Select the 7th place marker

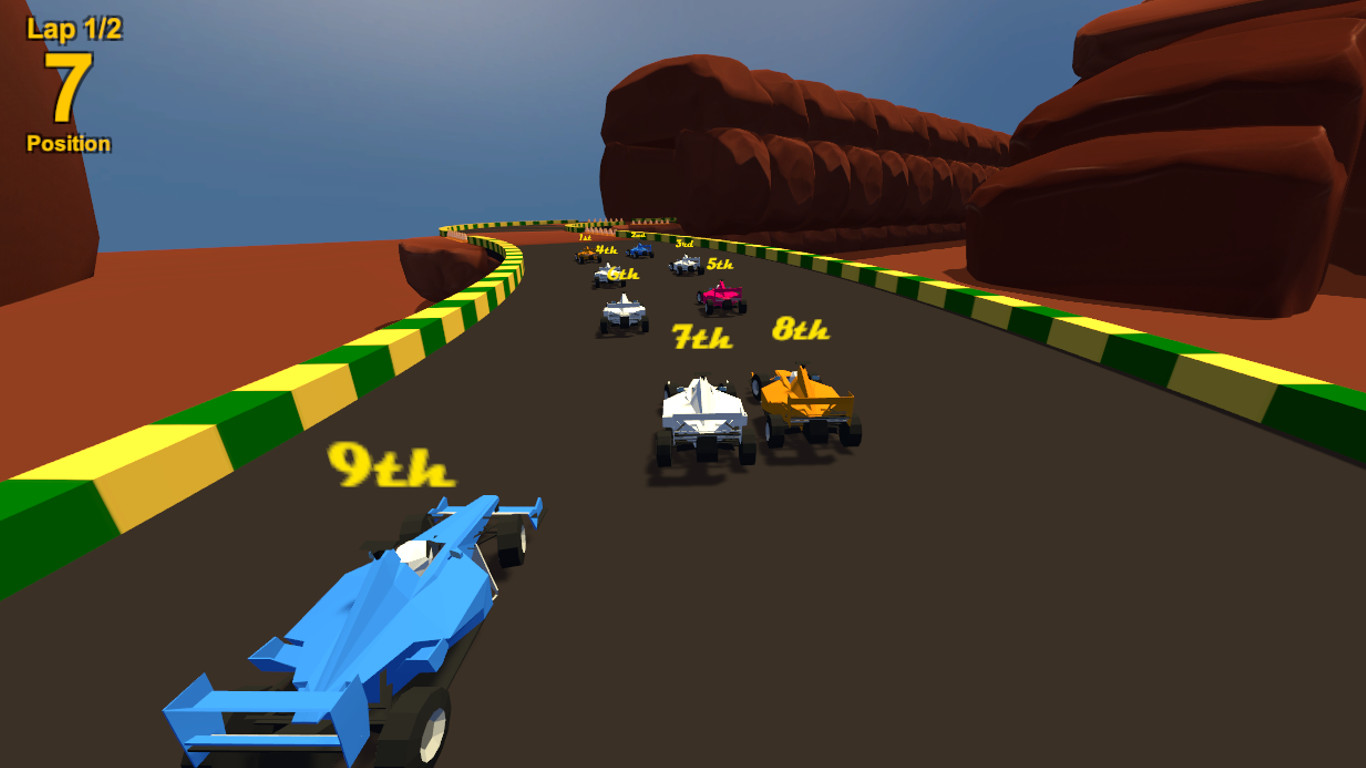700,337
